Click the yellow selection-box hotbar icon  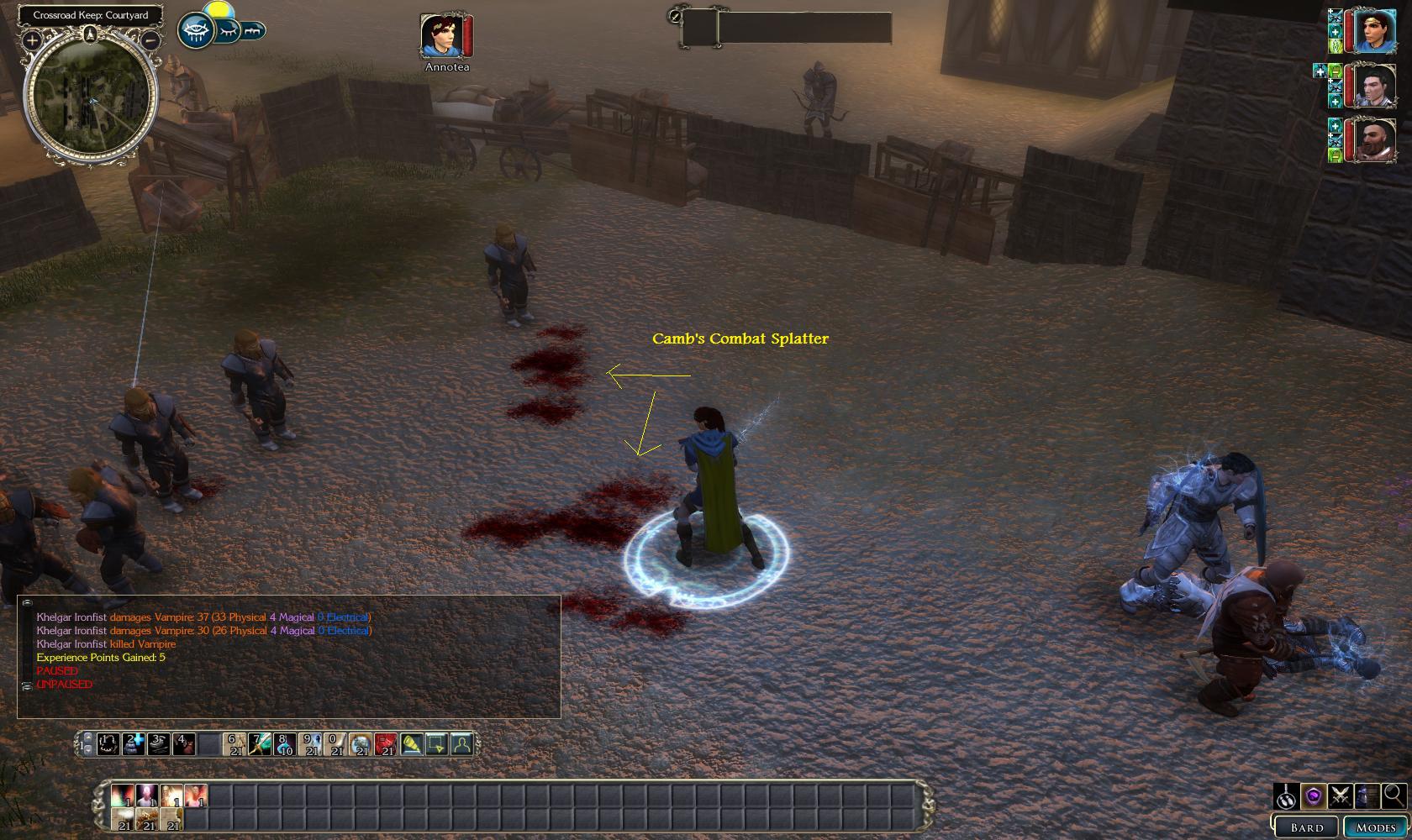[x=436, y=744]
